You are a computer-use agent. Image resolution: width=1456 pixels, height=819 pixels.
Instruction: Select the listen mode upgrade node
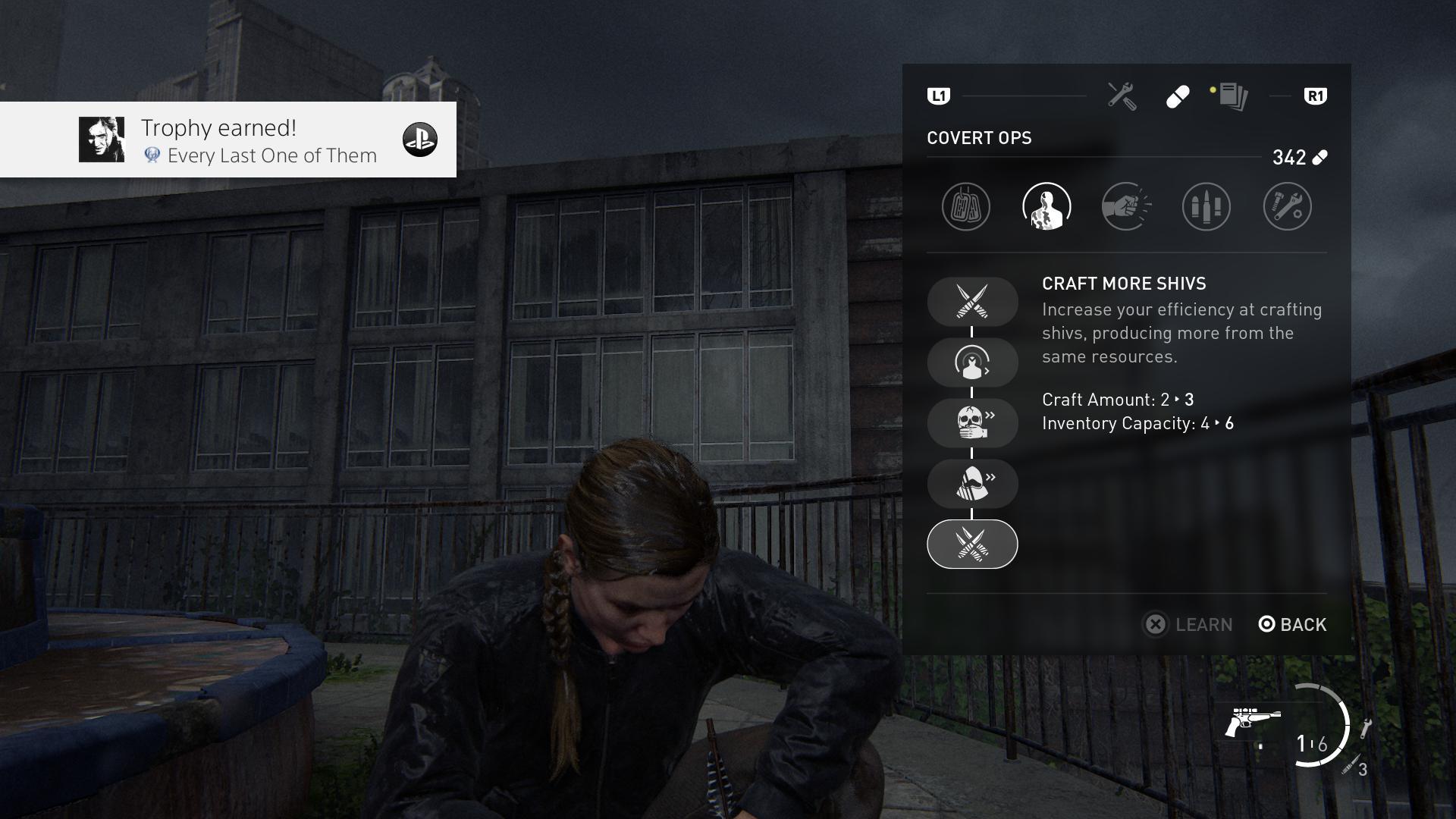tap(972, 362)
